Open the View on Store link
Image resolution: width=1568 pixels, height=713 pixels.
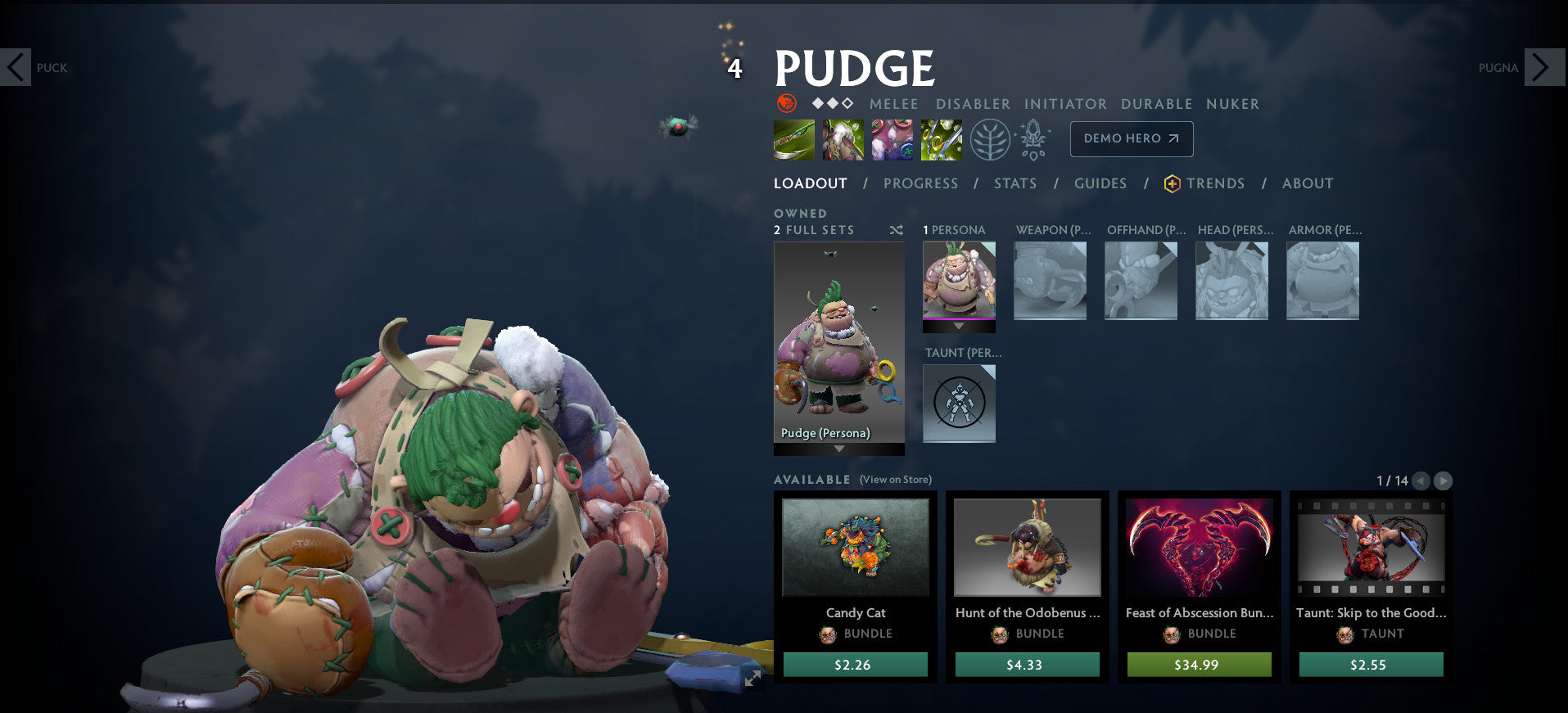point(896,479)
